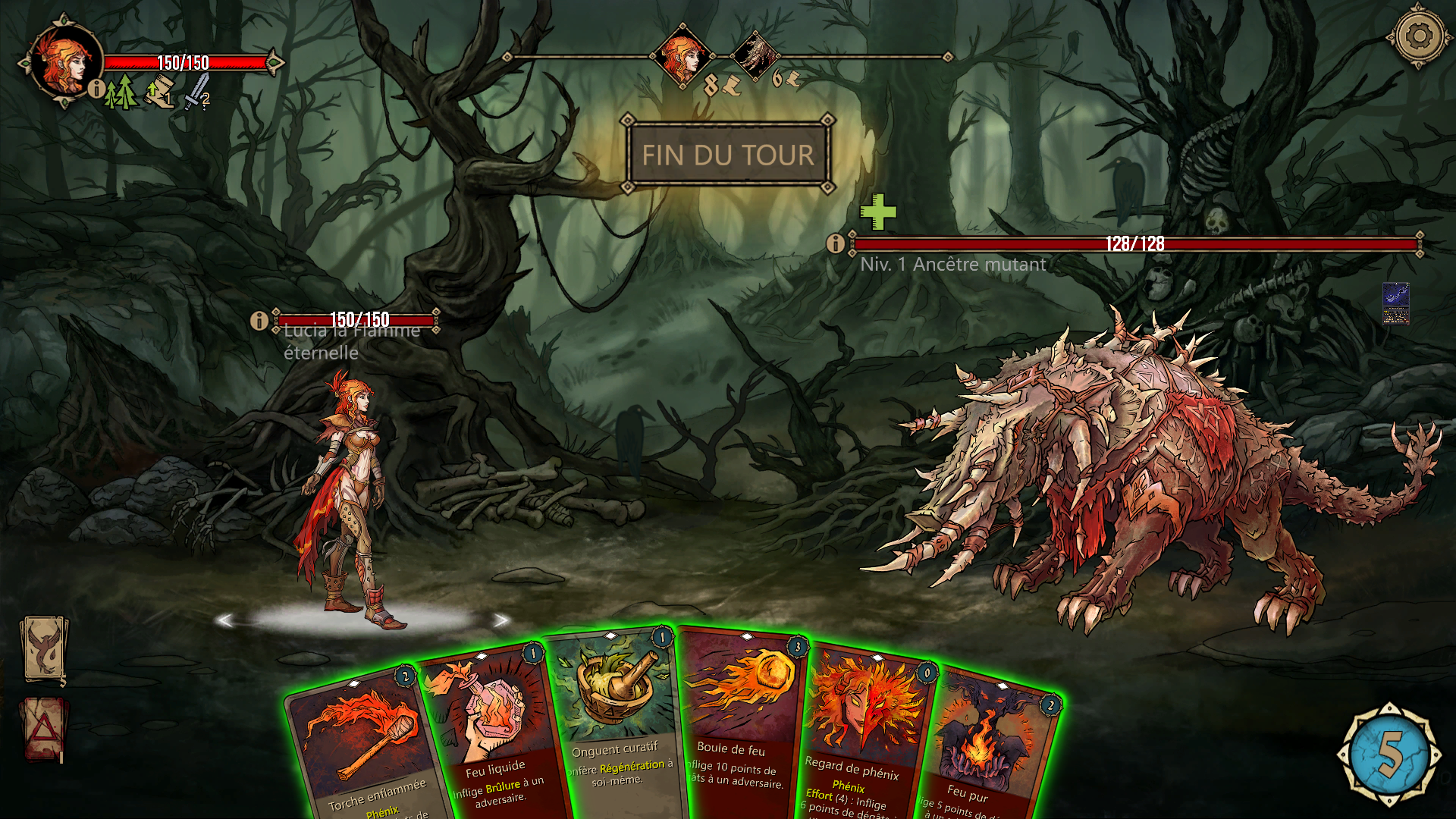The width and height of the screenshot is (1456, 819).
Task: Select the mutant portrait in turn order
Action: coord(755,55)
